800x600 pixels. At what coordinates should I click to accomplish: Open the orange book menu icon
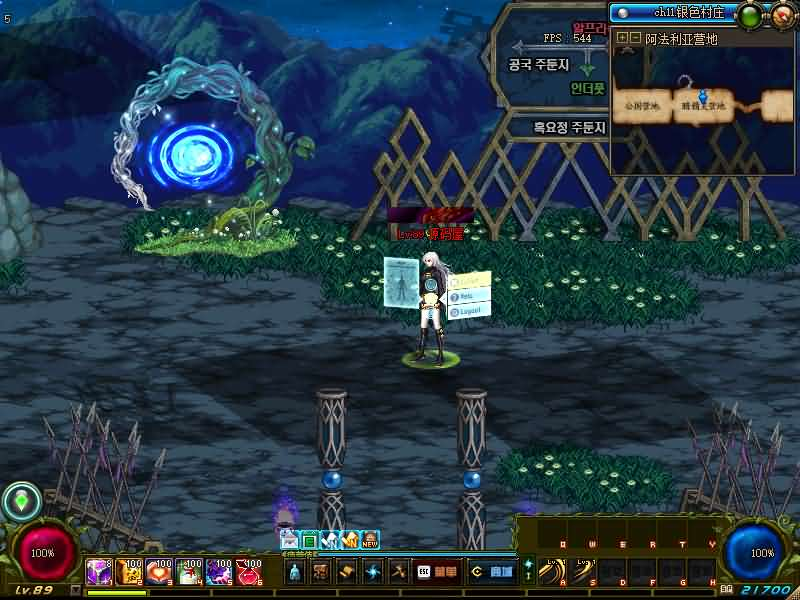pos(446,572)
